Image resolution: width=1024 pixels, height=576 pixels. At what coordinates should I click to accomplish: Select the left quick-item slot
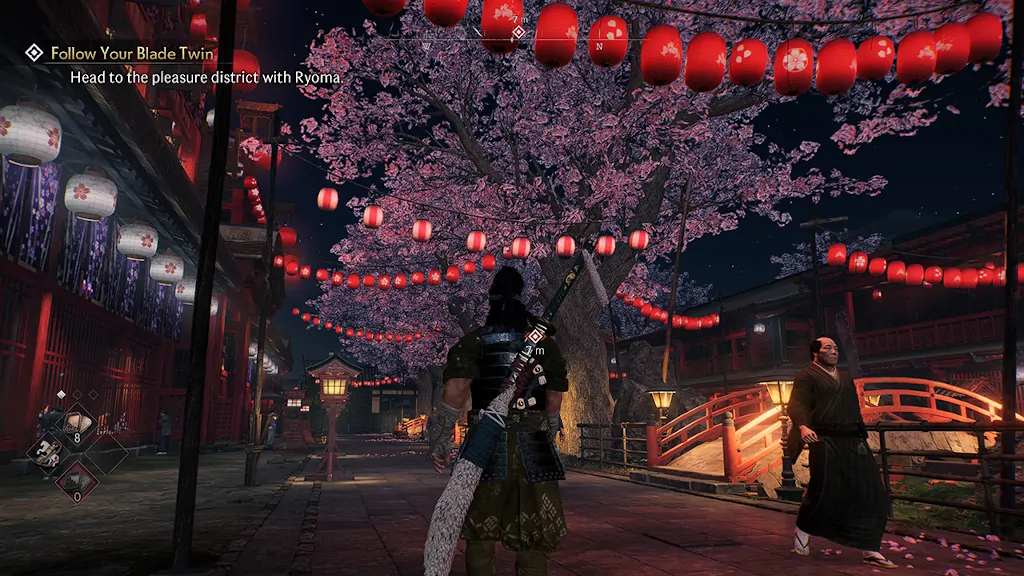click(x=47, y=453)
